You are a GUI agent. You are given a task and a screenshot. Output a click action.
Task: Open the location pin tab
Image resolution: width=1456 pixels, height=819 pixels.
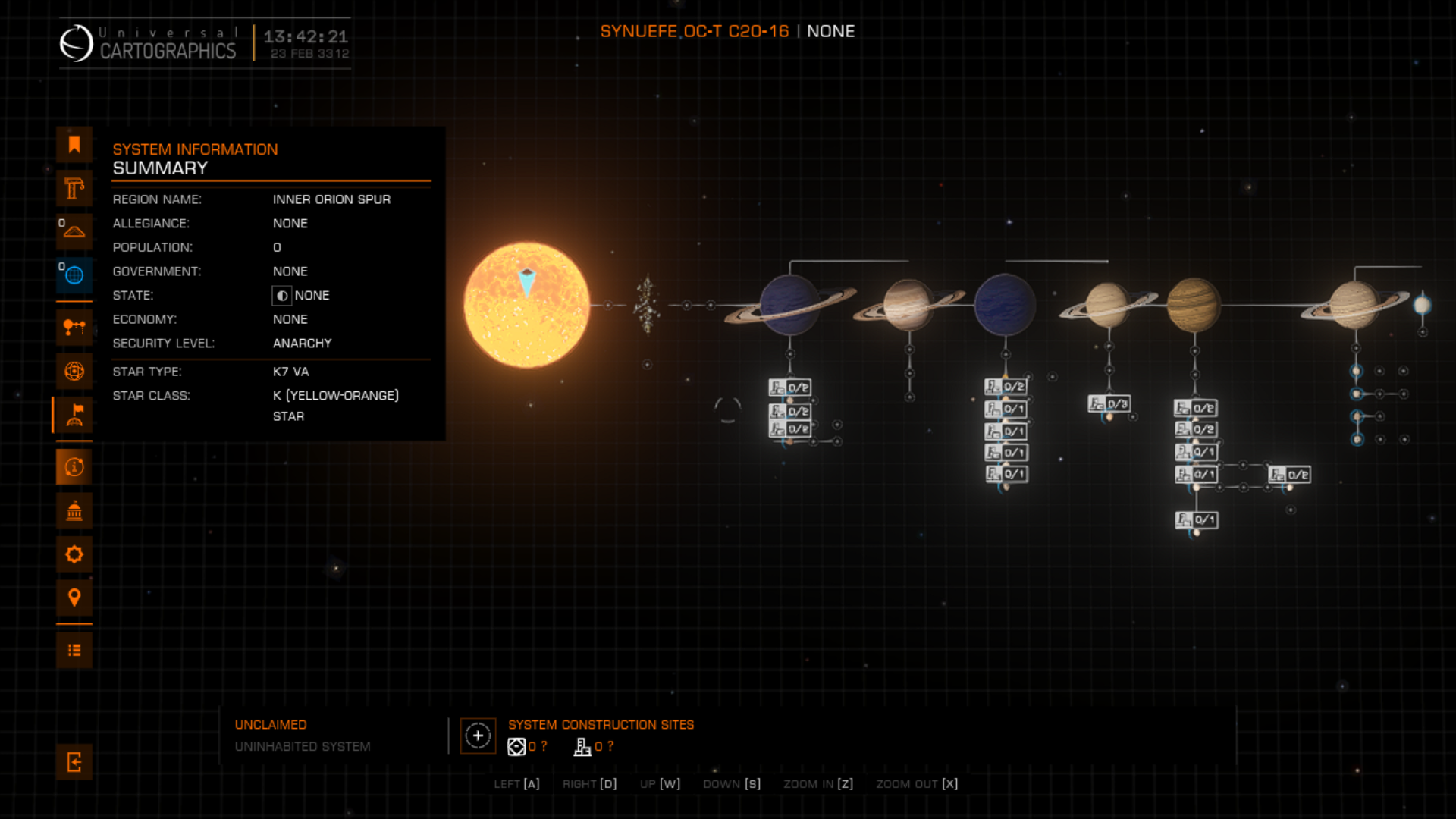[74, 598]
